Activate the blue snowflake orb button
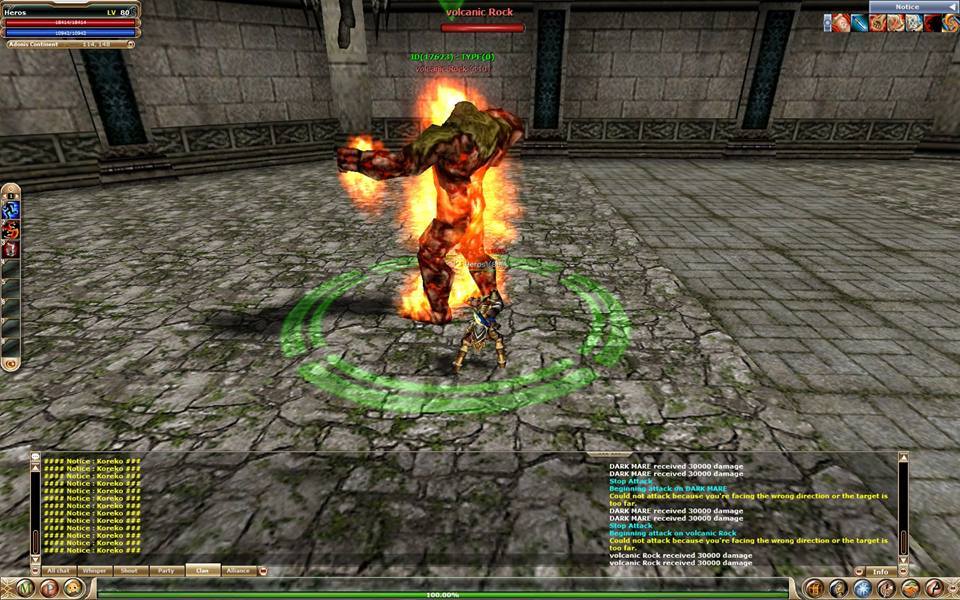 [x=862, y=588]
